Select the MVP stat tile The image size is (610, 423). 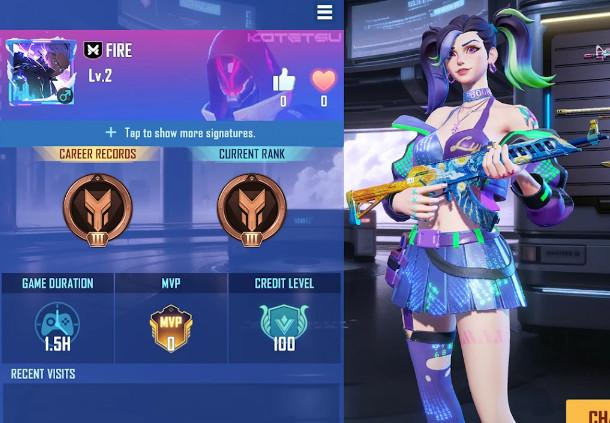(x=171, y=319)
